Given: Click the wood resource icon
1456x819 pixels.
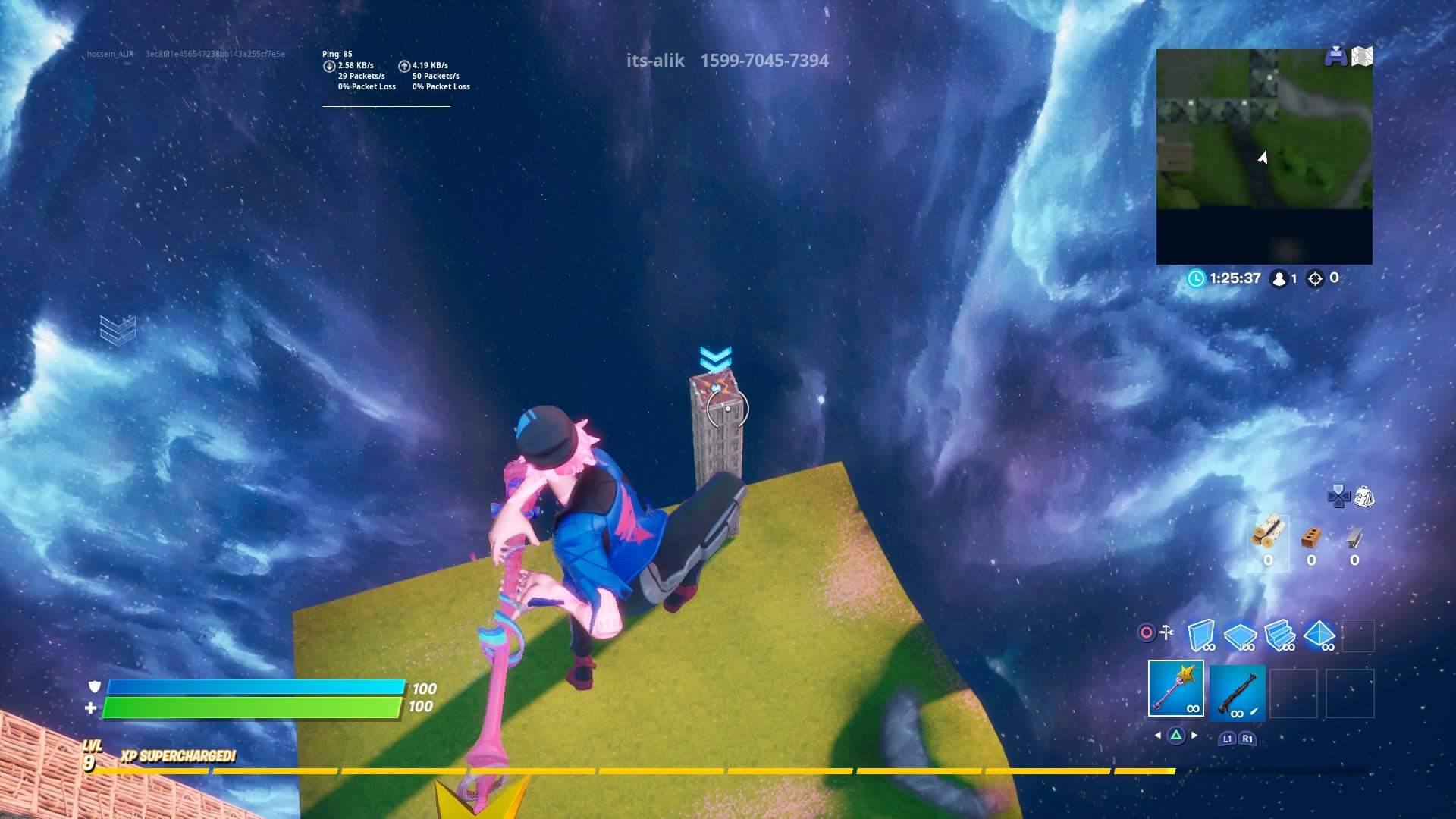Looking at the screenshot, I should click(x=1268, y=533).
